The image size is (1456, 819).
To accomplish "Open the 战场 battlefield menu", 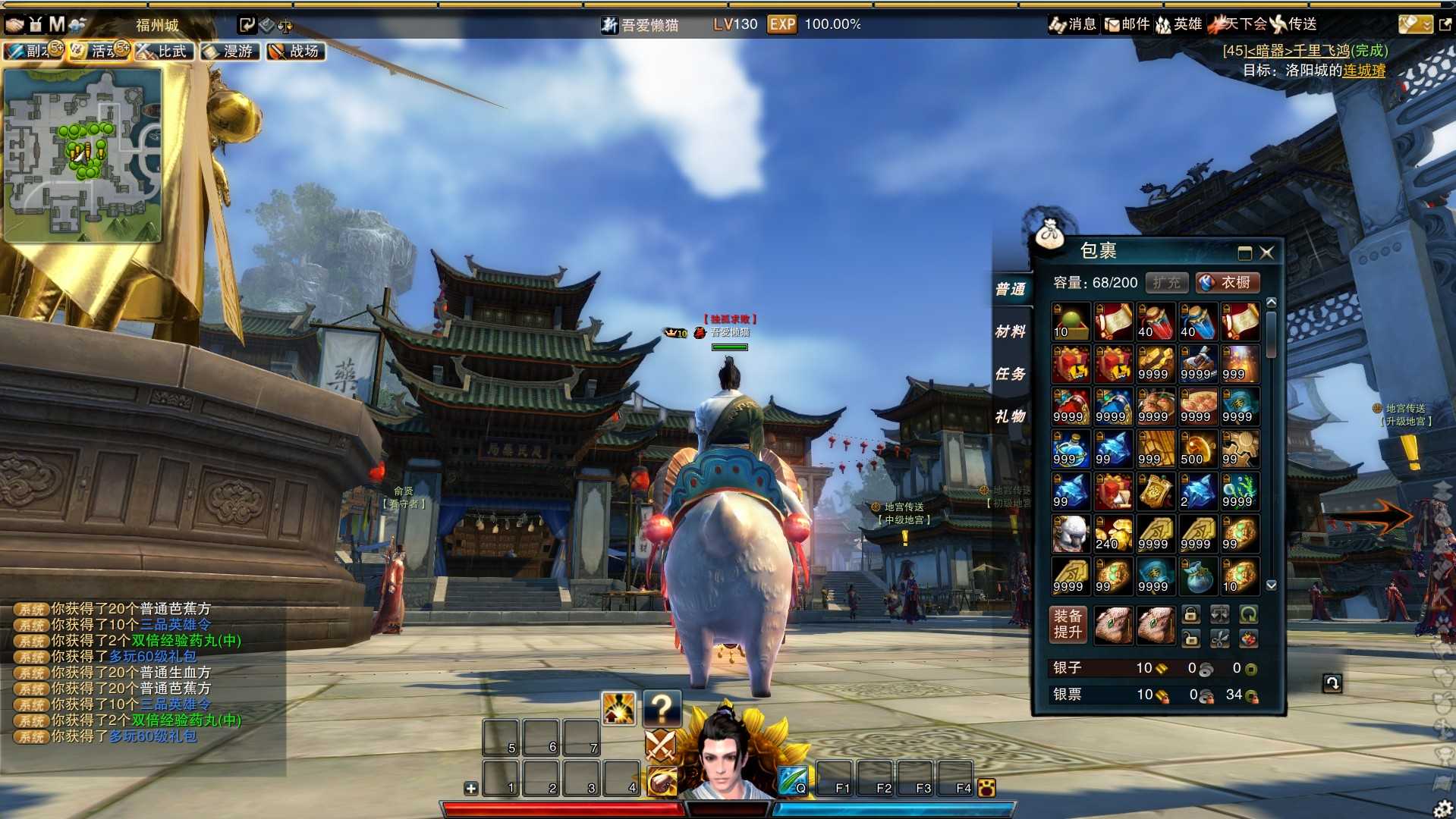I will click(296, 52).
